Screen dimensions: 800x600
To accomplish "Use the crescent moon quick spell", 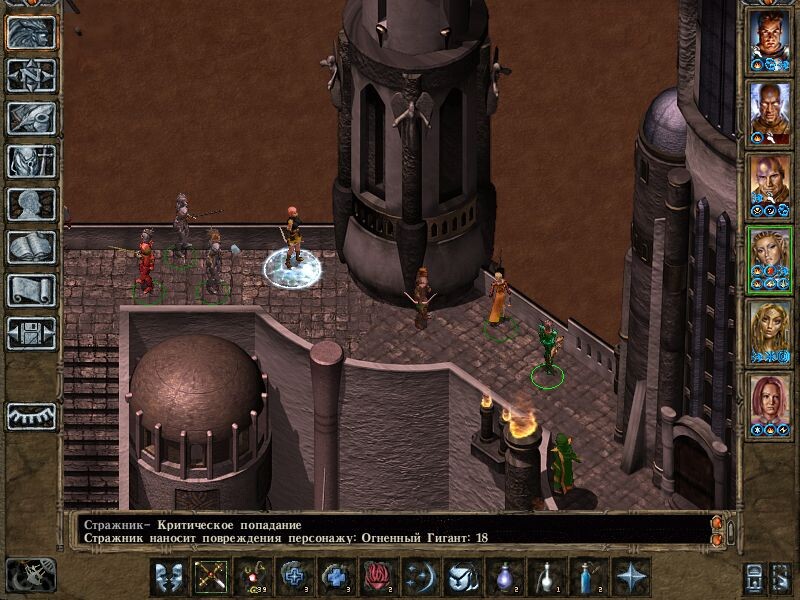I will coord(421,577).
